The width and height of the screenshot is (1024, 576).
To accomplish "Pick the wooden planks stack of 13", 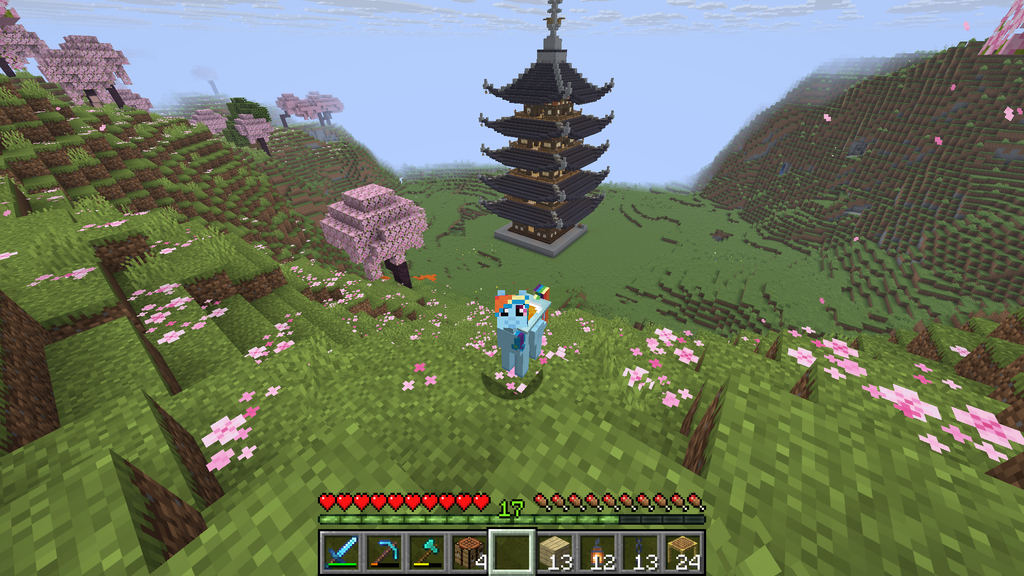I will (x=555, y=552).
